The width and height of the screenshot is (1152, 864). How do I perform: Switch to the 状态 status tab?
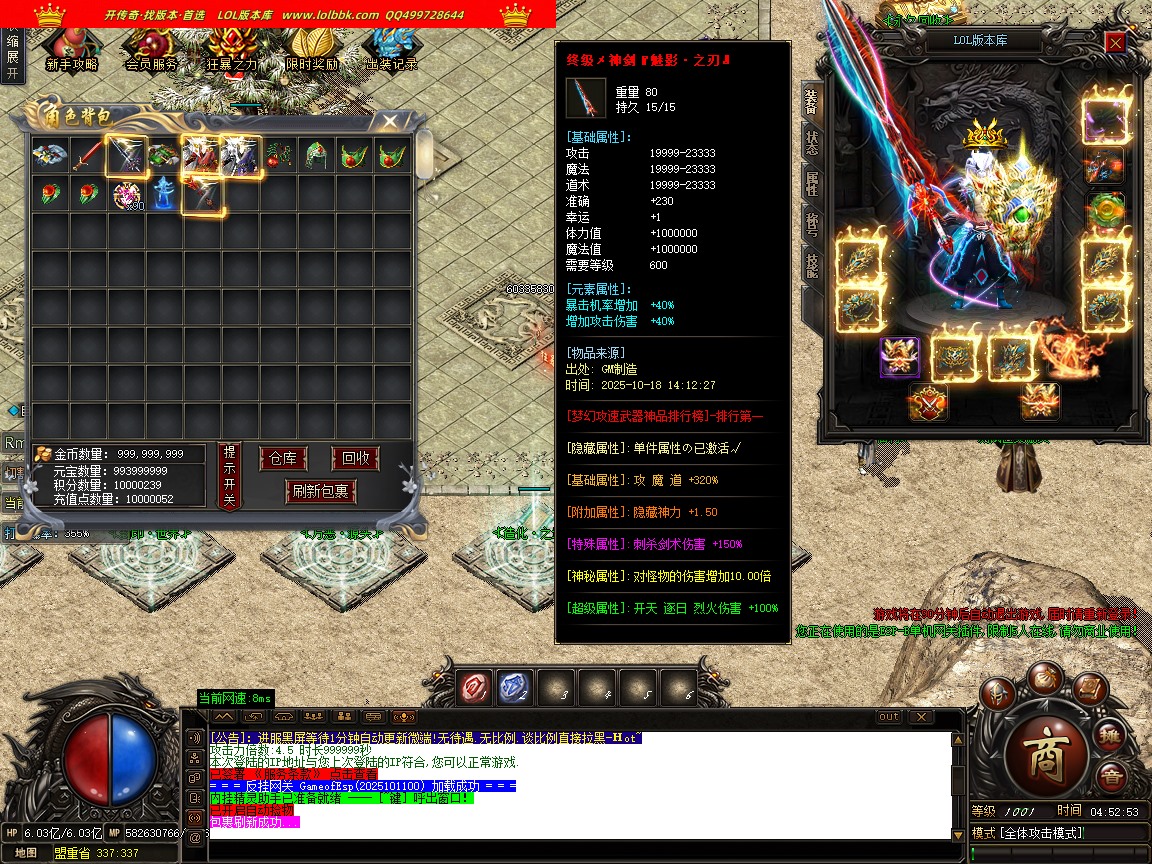[811, 144]
